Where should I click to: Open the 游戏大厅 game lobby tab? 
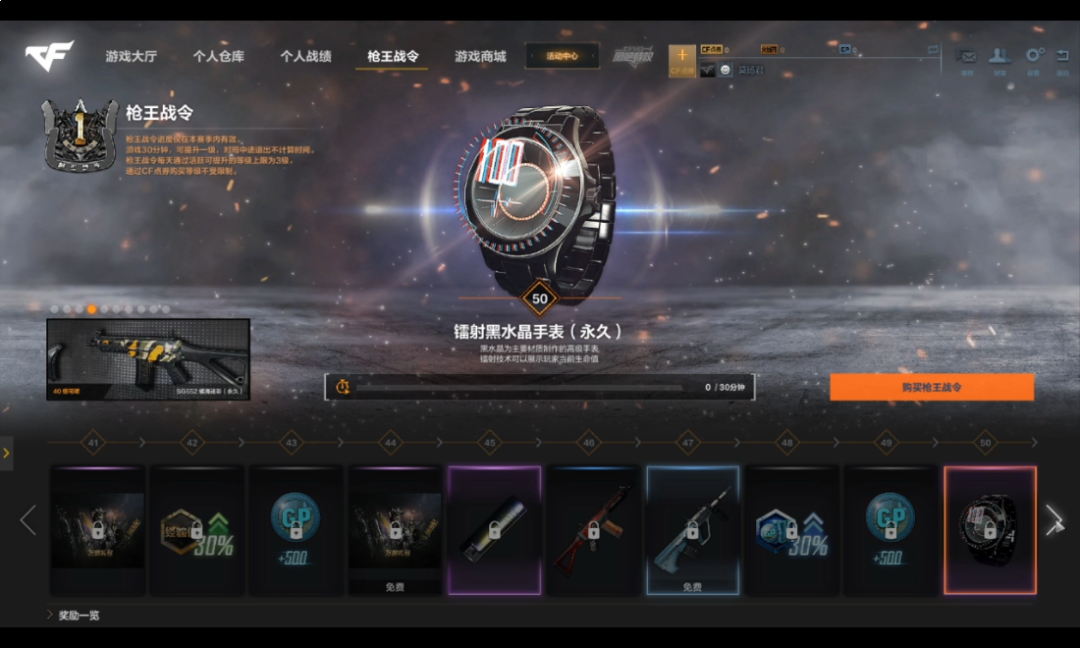(131, 57)
